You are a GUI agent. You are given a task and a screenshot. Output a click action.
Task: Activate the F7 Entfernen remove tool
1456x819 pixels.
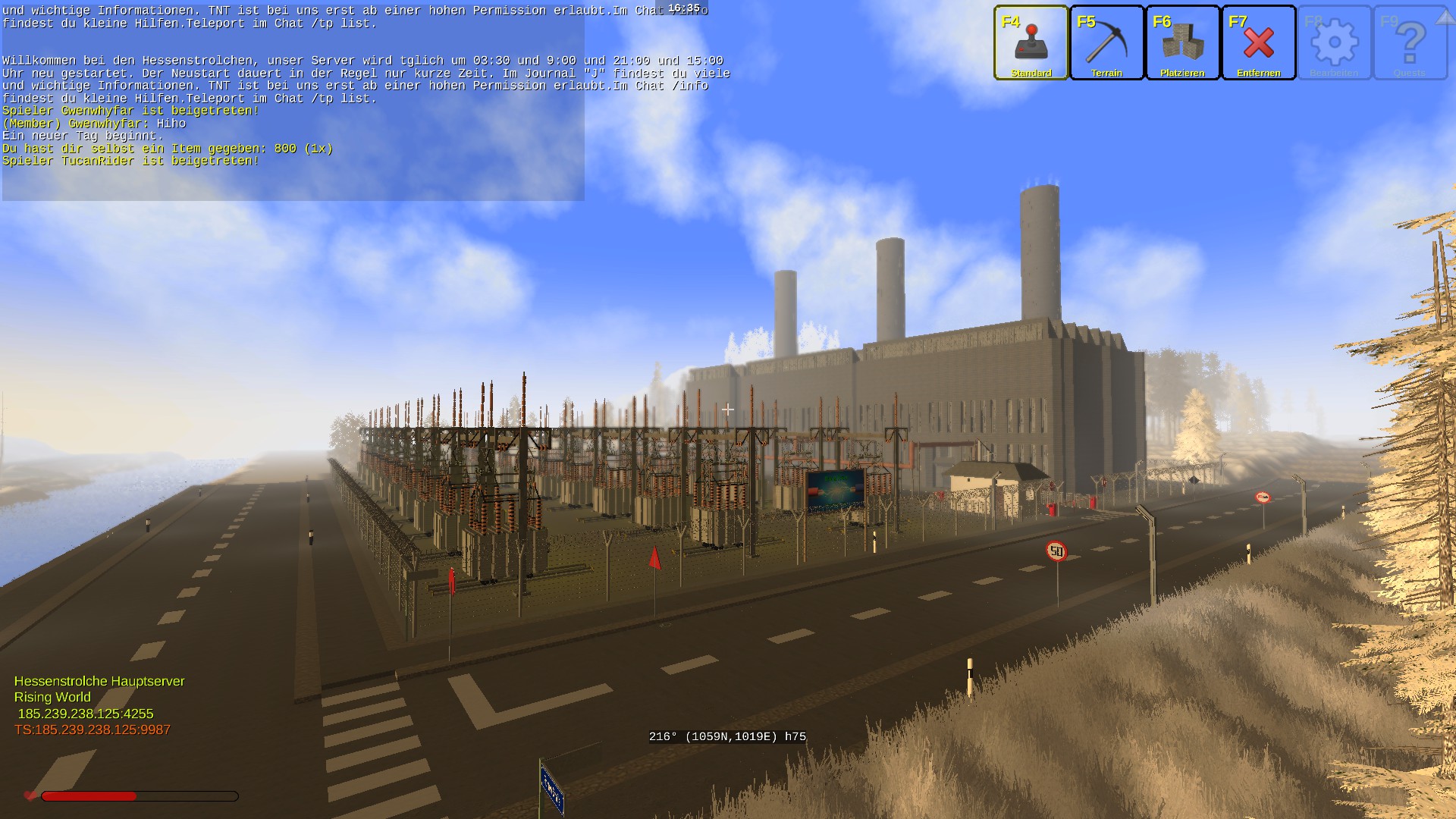click(1258, 42)
